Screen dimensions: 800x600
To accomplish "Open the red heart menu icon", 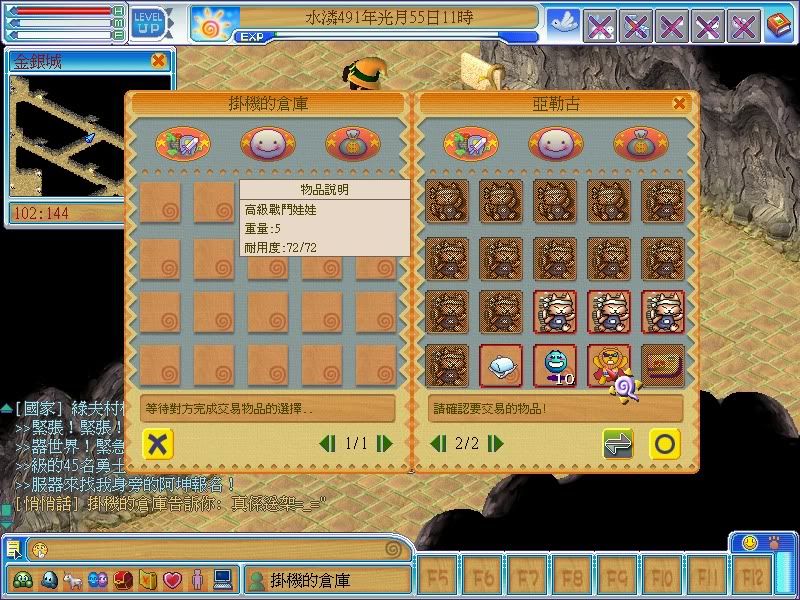I will coord(172,579).
